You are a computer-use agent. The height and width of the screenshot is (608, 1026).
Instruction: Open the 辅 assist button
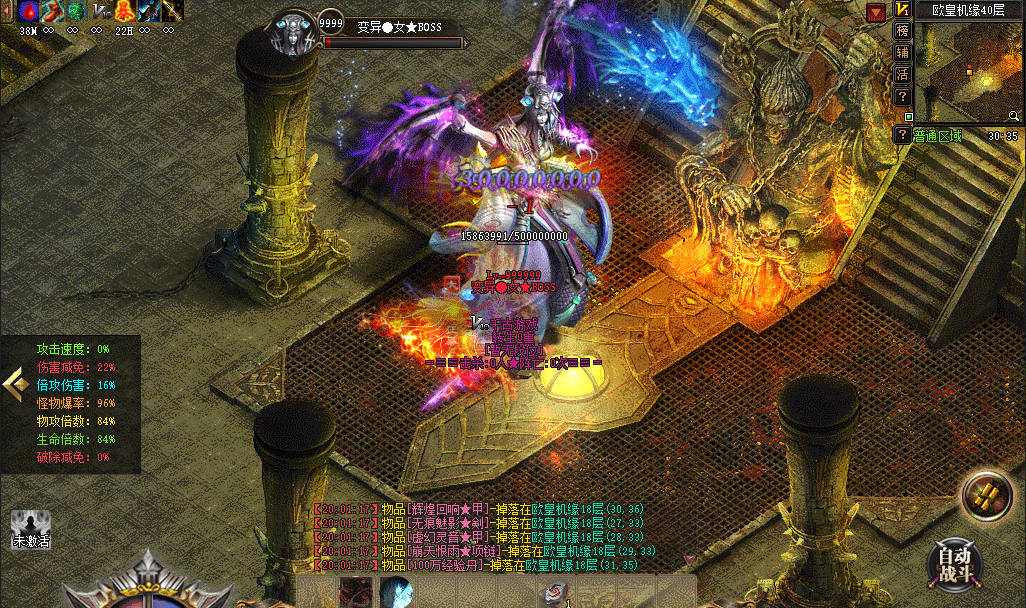902,52
